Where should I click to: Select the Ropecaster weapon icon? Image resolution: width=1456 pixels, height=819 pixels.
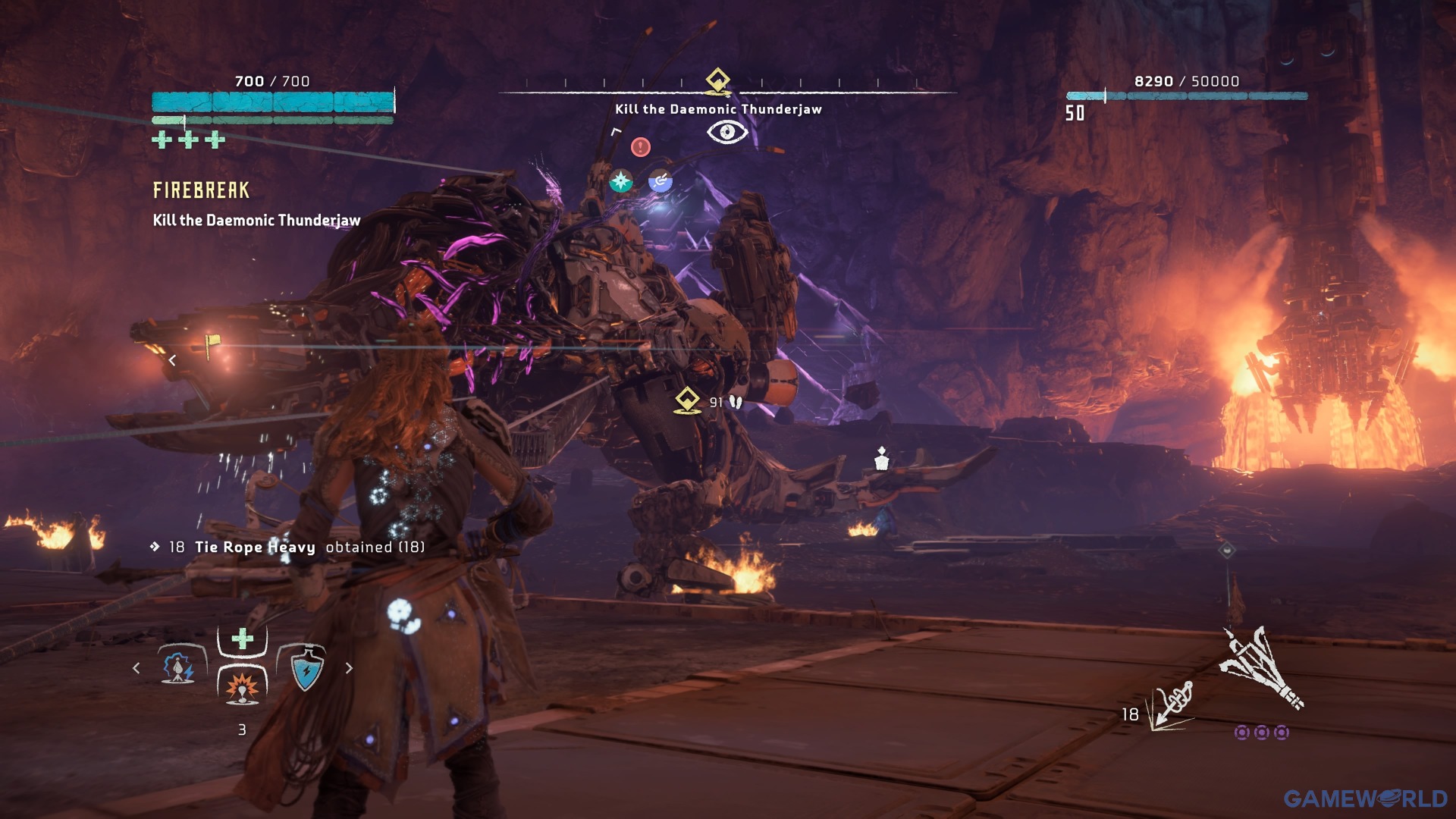[x=1260, y=667]
